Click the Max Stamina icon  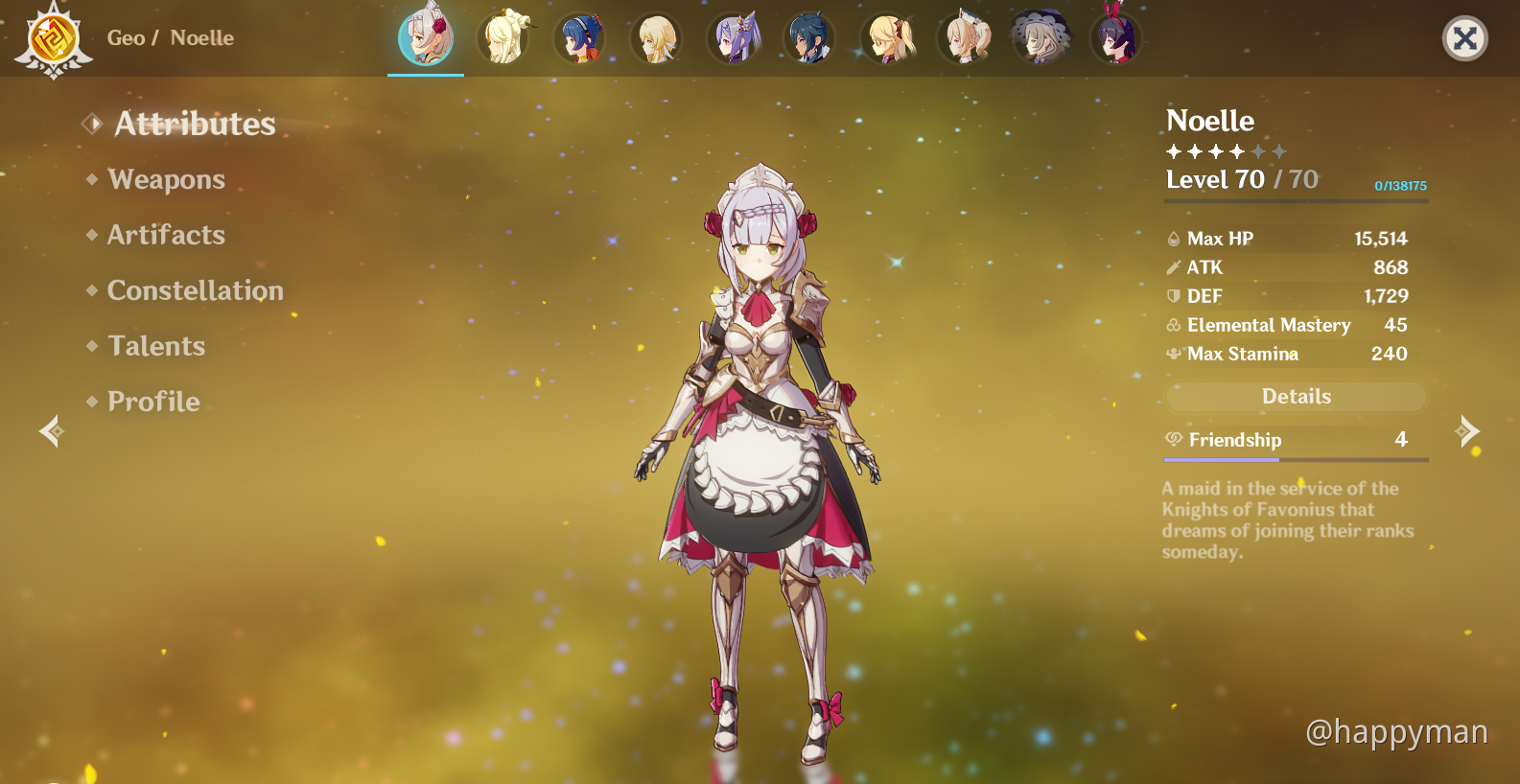1174,354
